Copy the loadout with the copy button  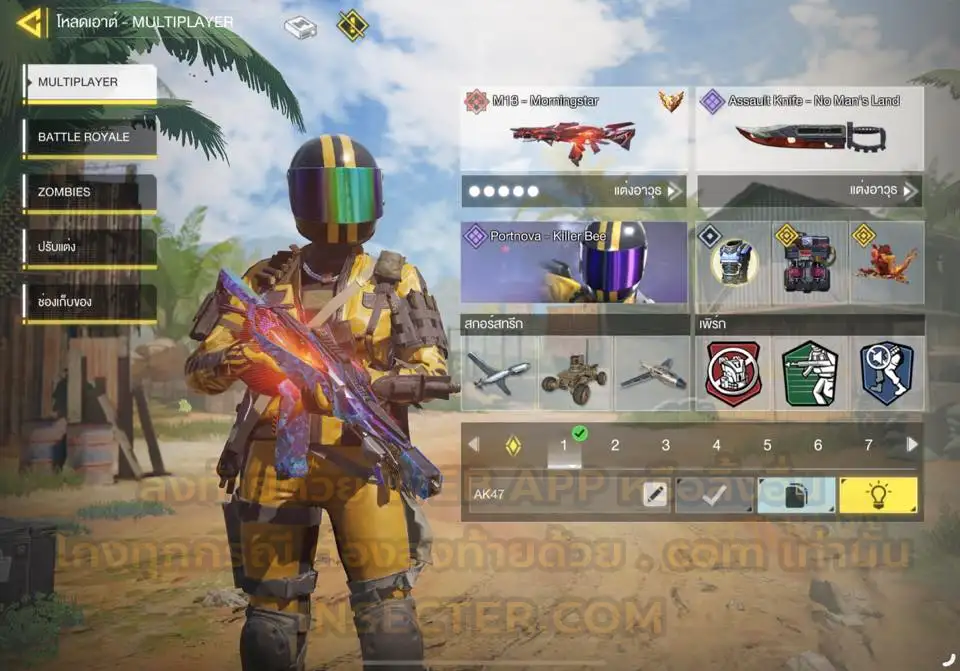[796, 495]
